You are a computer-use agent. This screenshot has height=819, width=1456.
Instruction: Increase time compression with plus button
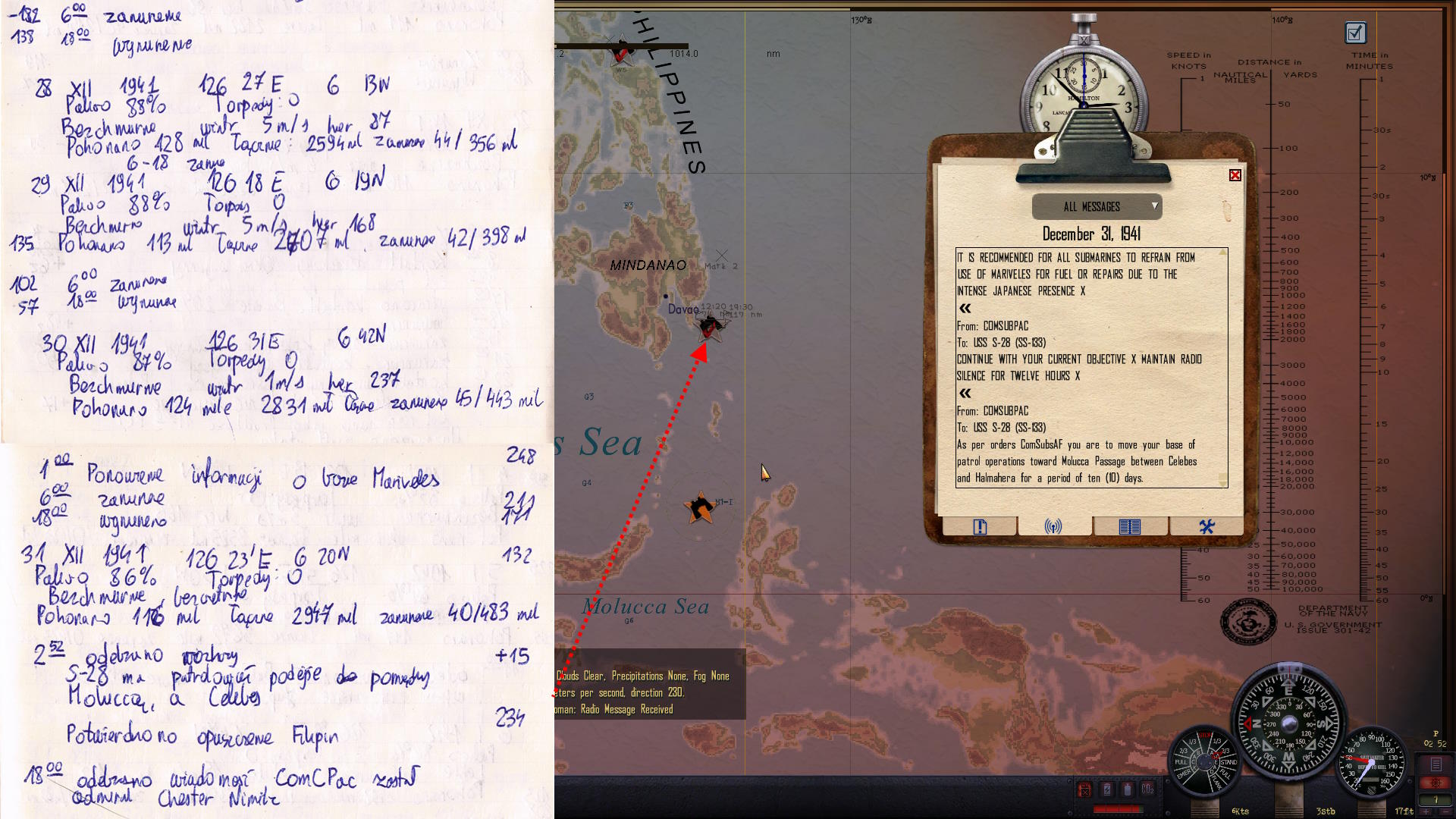[x=1426, y=811]
